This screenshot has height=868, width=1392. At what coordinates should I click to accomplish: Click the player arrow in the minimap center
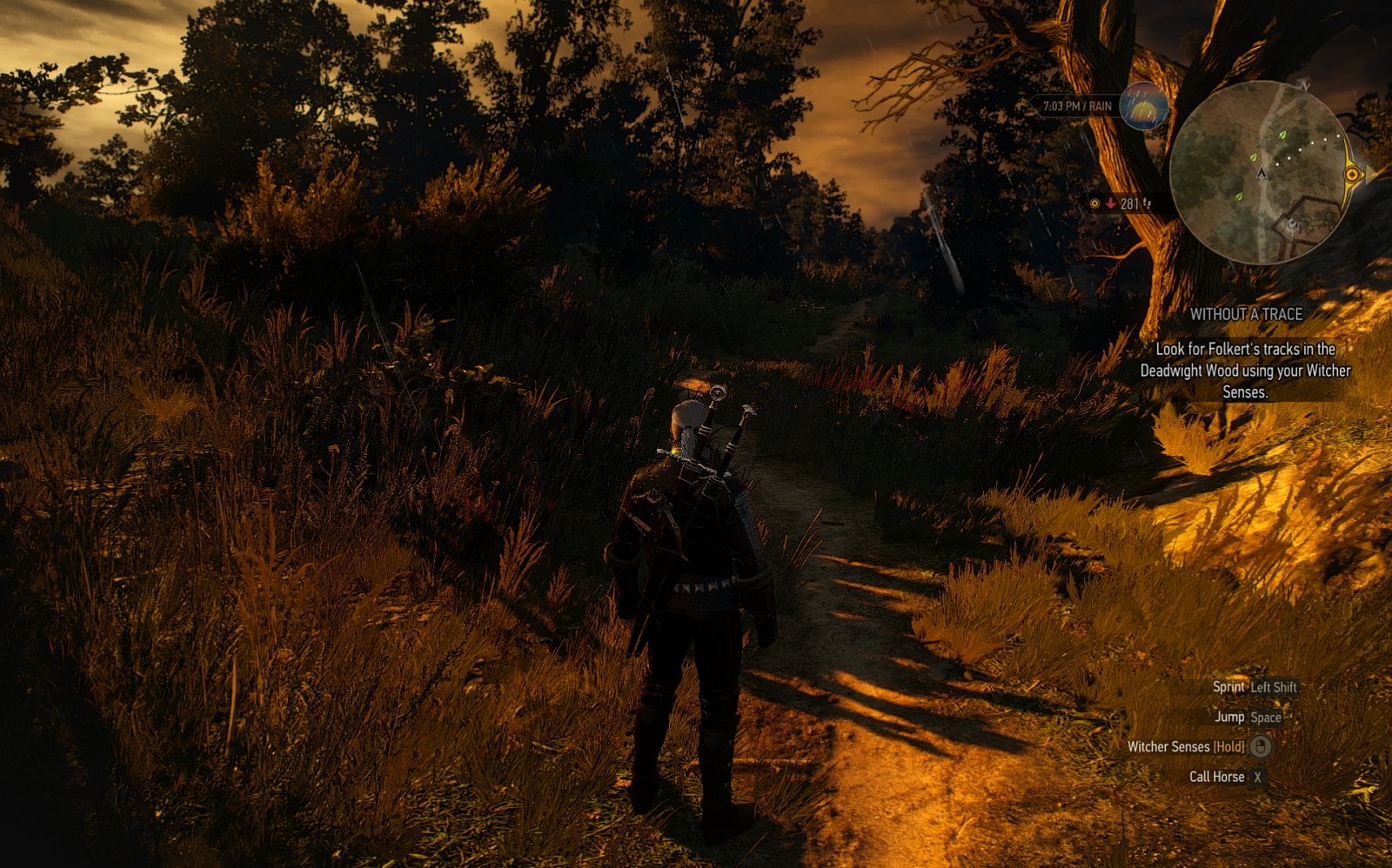1261,174
